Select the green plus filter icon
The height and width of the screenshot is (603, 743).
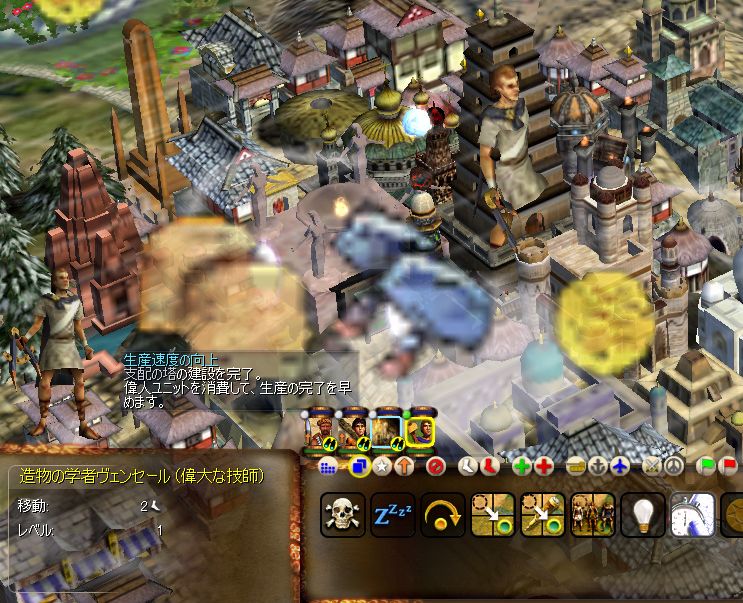pyautogui.click(x=521, y=466)
